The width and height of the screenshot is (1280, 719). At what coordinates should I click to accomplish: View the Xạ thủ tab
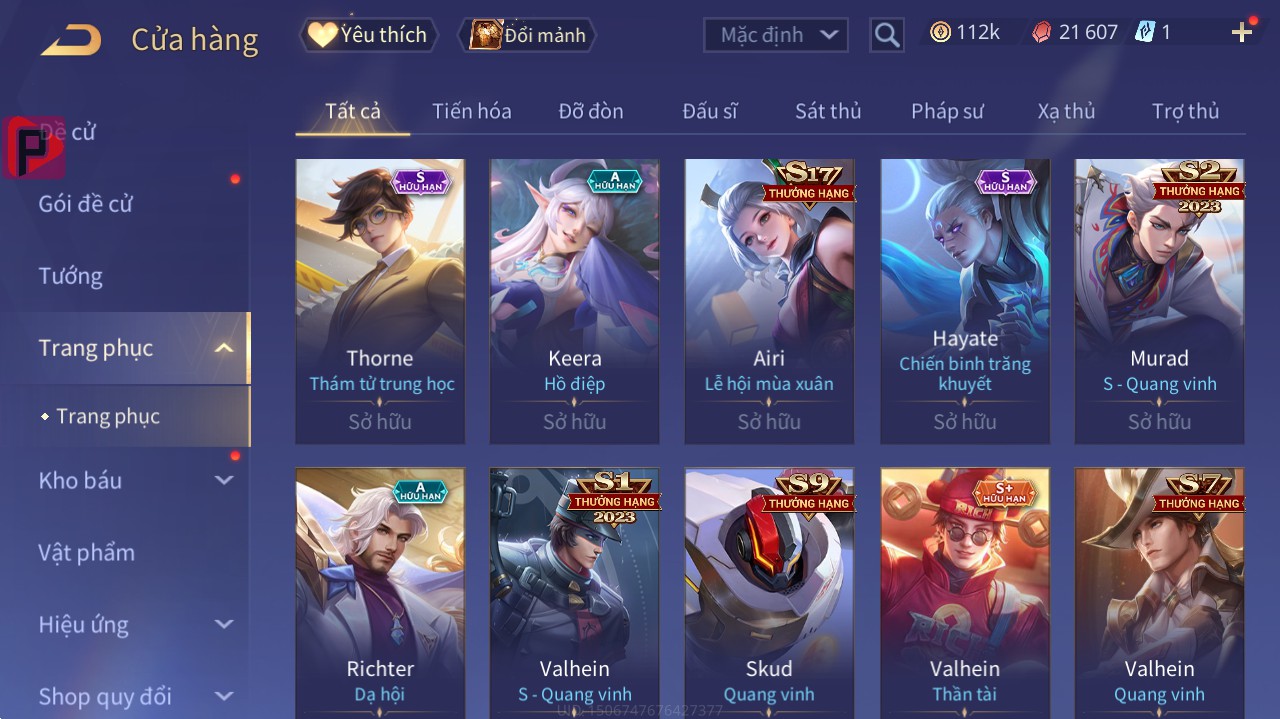coord(1066,111)
